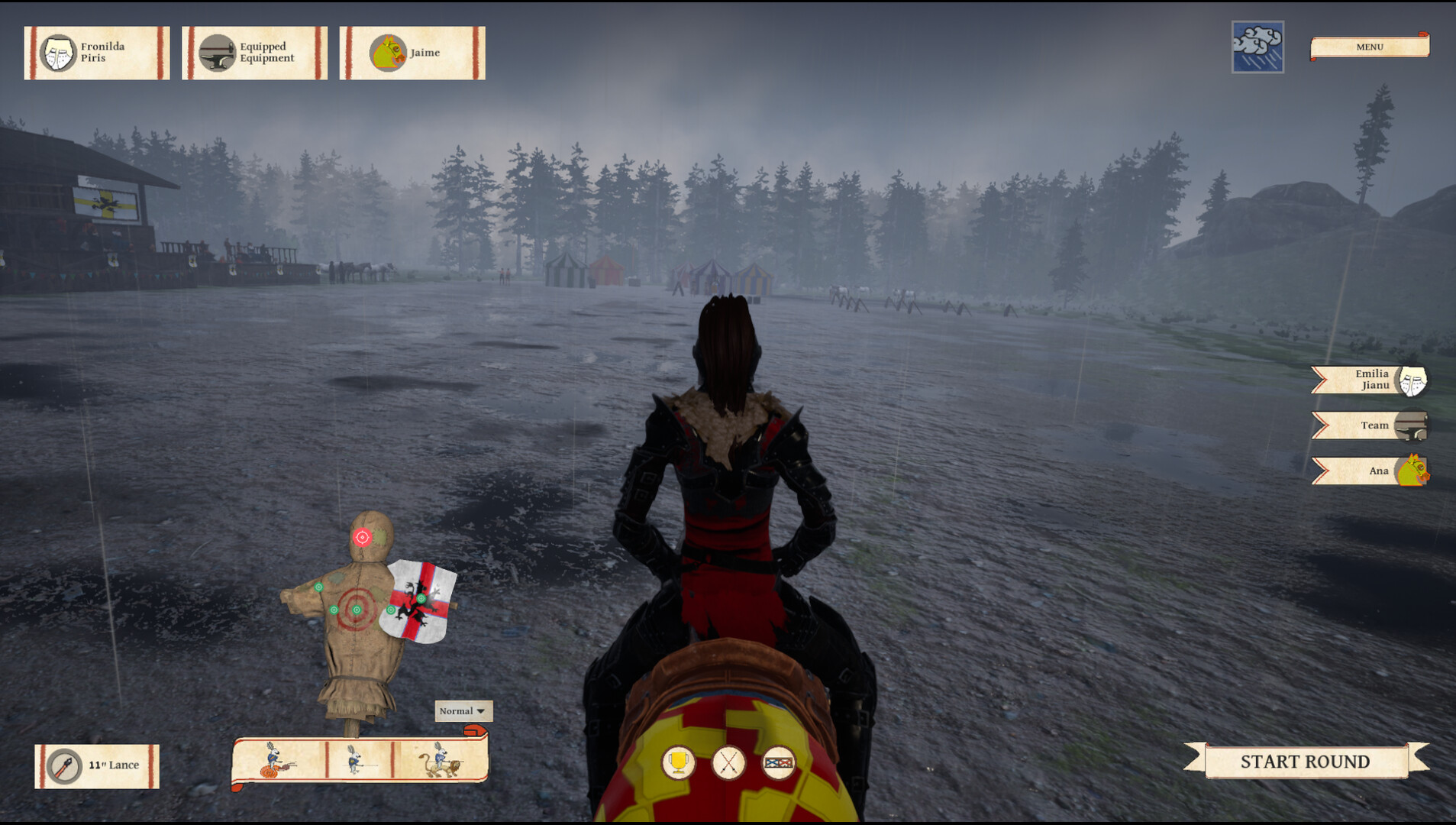Click the anvil icon on Equipped Equipment

(217, 52)
